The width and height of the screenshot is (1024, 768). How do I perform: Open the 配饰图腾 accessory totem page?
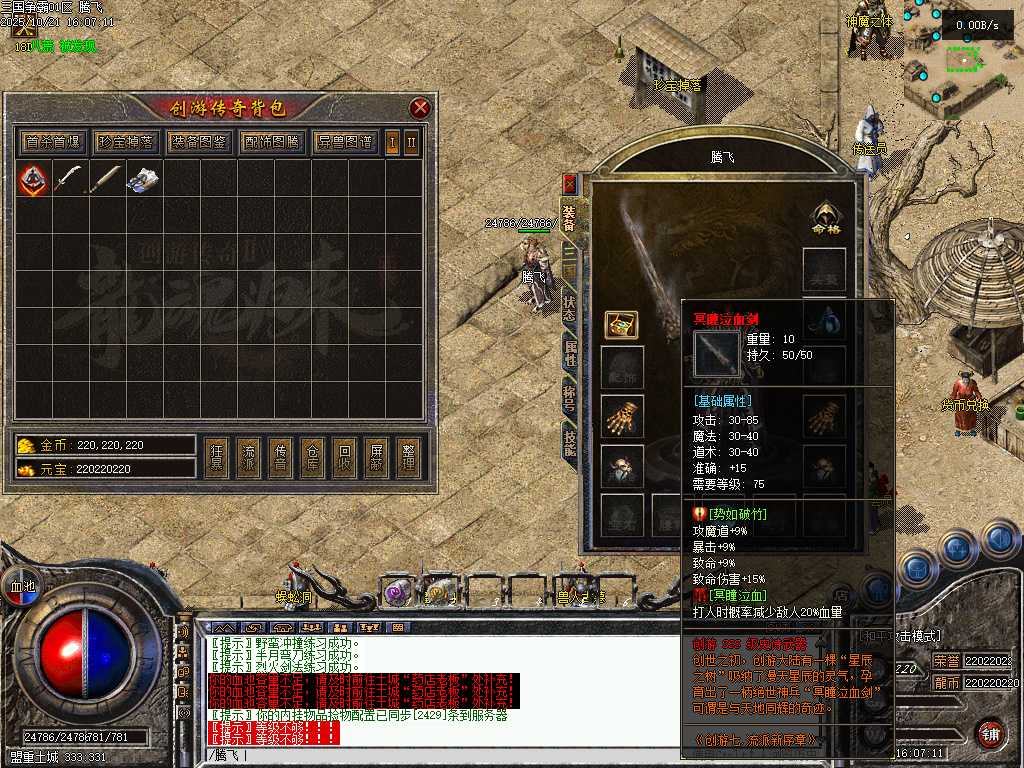tap(271, 142)
